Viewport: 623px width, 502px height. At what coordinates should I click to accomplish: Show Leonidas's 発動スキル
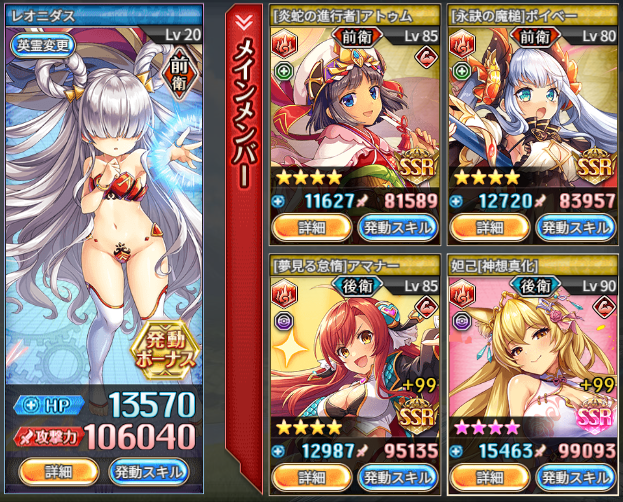pos(147,471)
